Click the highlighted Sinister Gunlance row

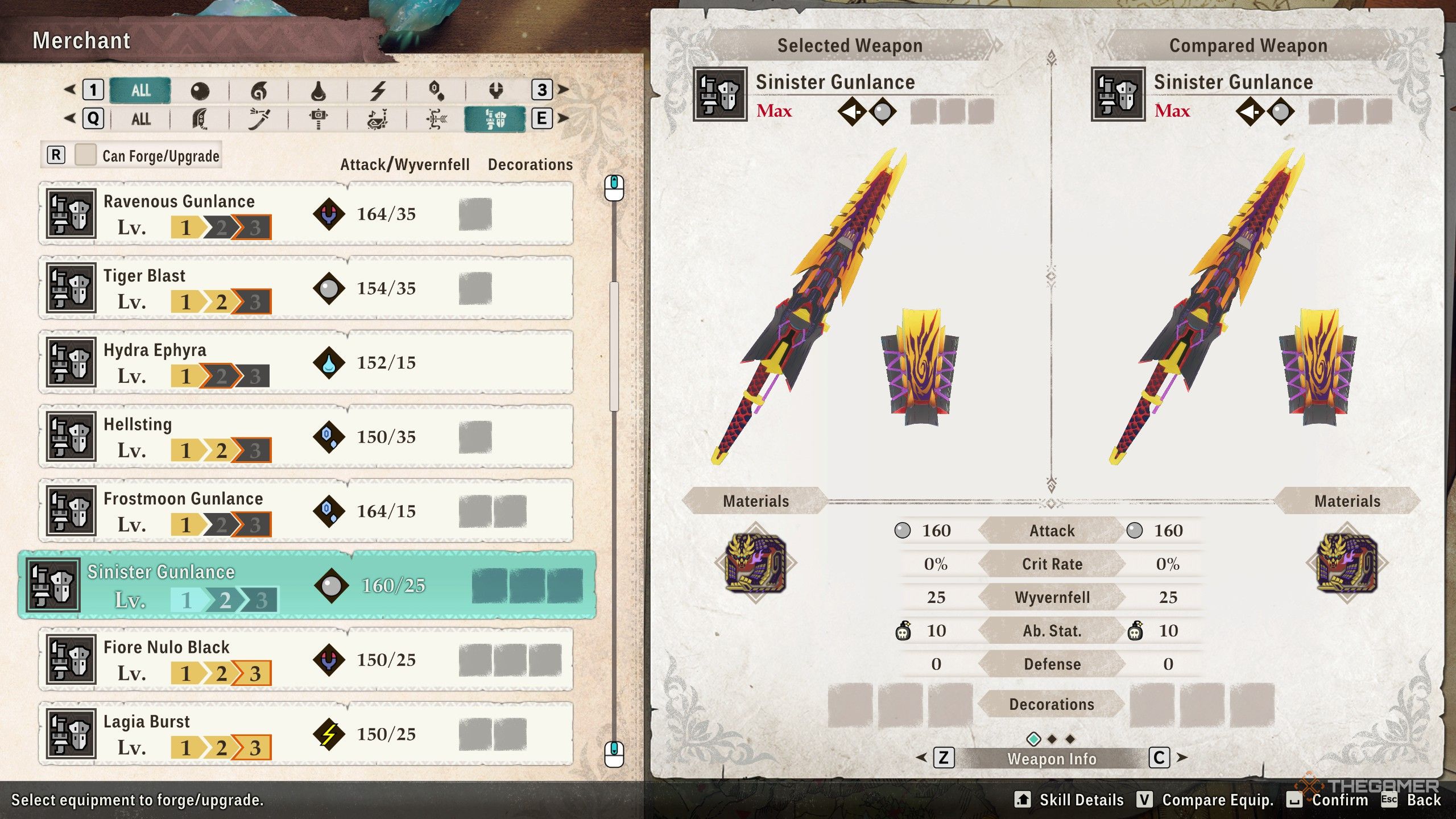tap(307, 585)
